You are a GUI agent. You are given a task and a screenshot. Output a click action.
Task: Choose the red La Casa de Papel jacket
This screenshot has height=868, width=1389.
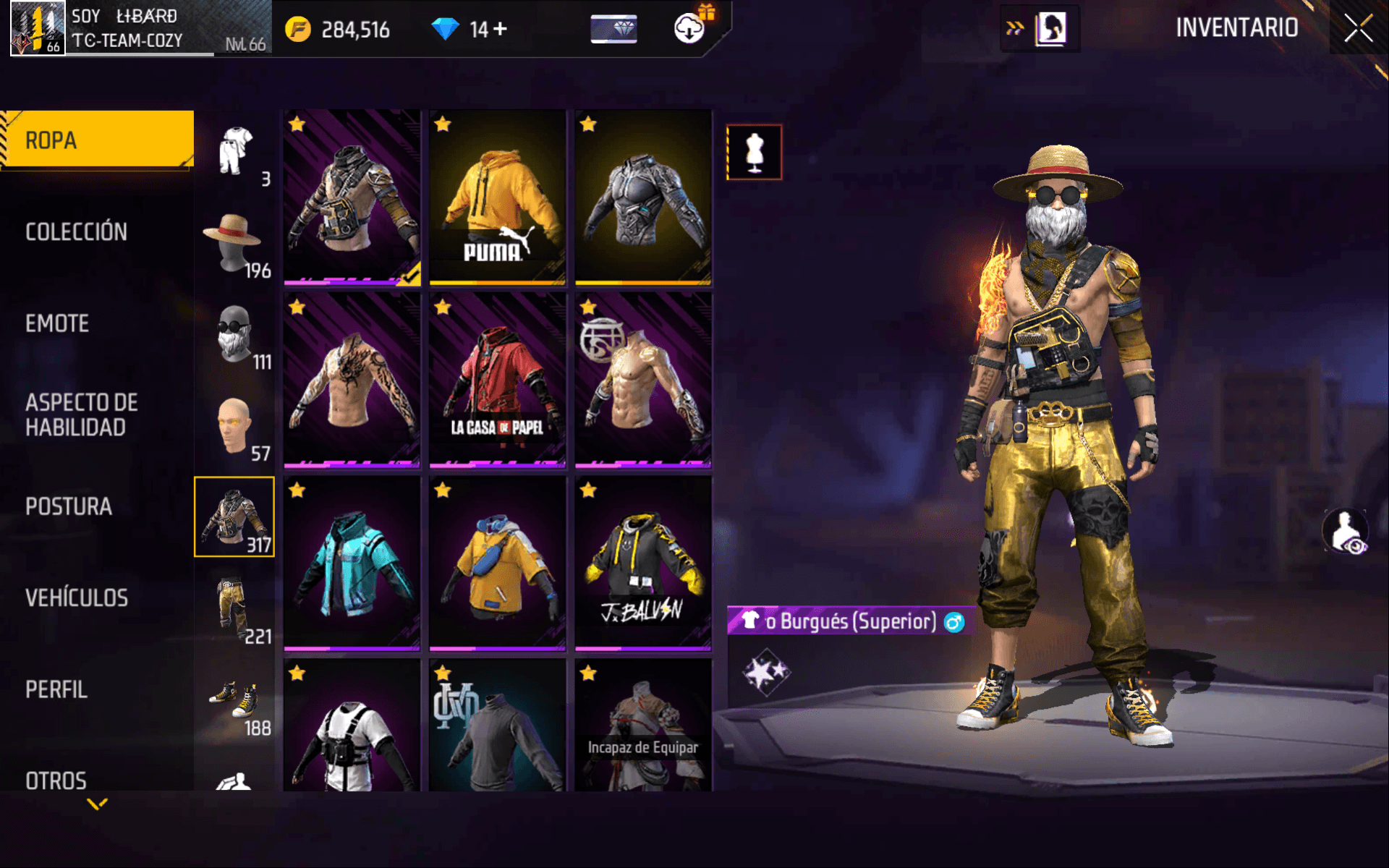click(497, 380)
